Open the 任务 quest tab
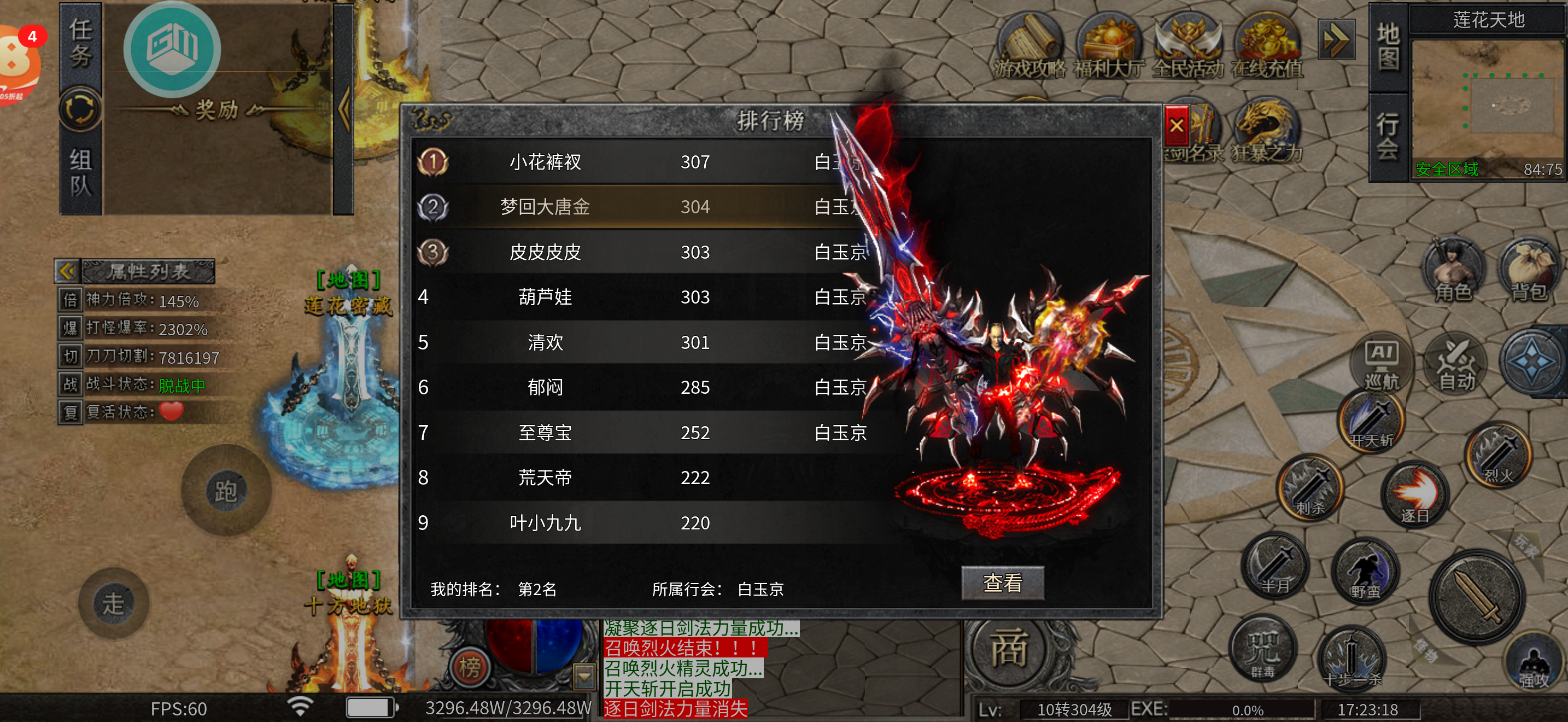Screen dimensions: 1568x722 point(80,43)
